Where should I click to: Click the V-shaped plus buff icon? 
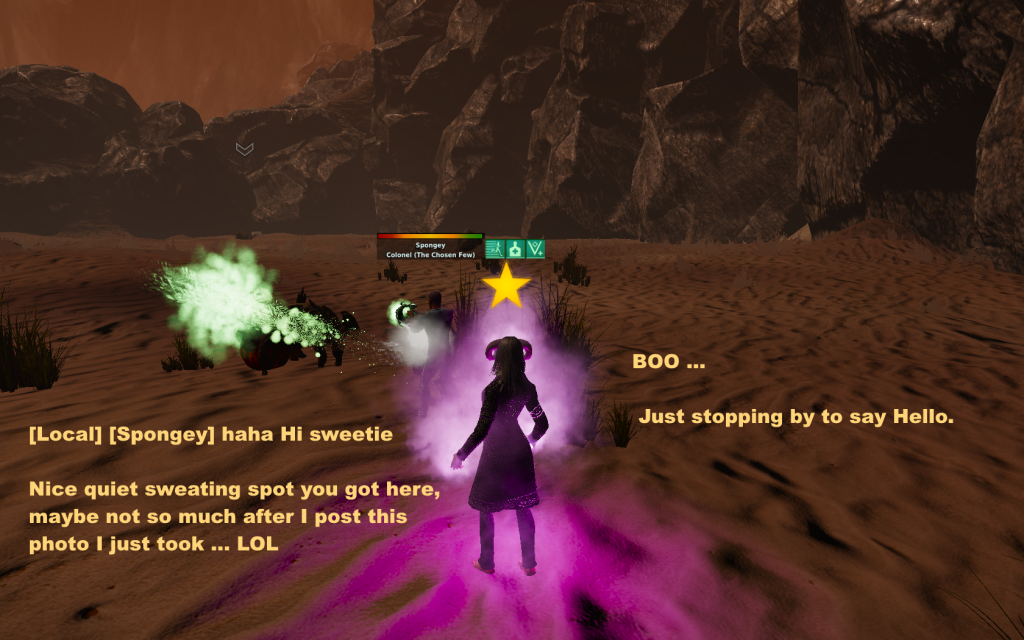tap(535, 249)
